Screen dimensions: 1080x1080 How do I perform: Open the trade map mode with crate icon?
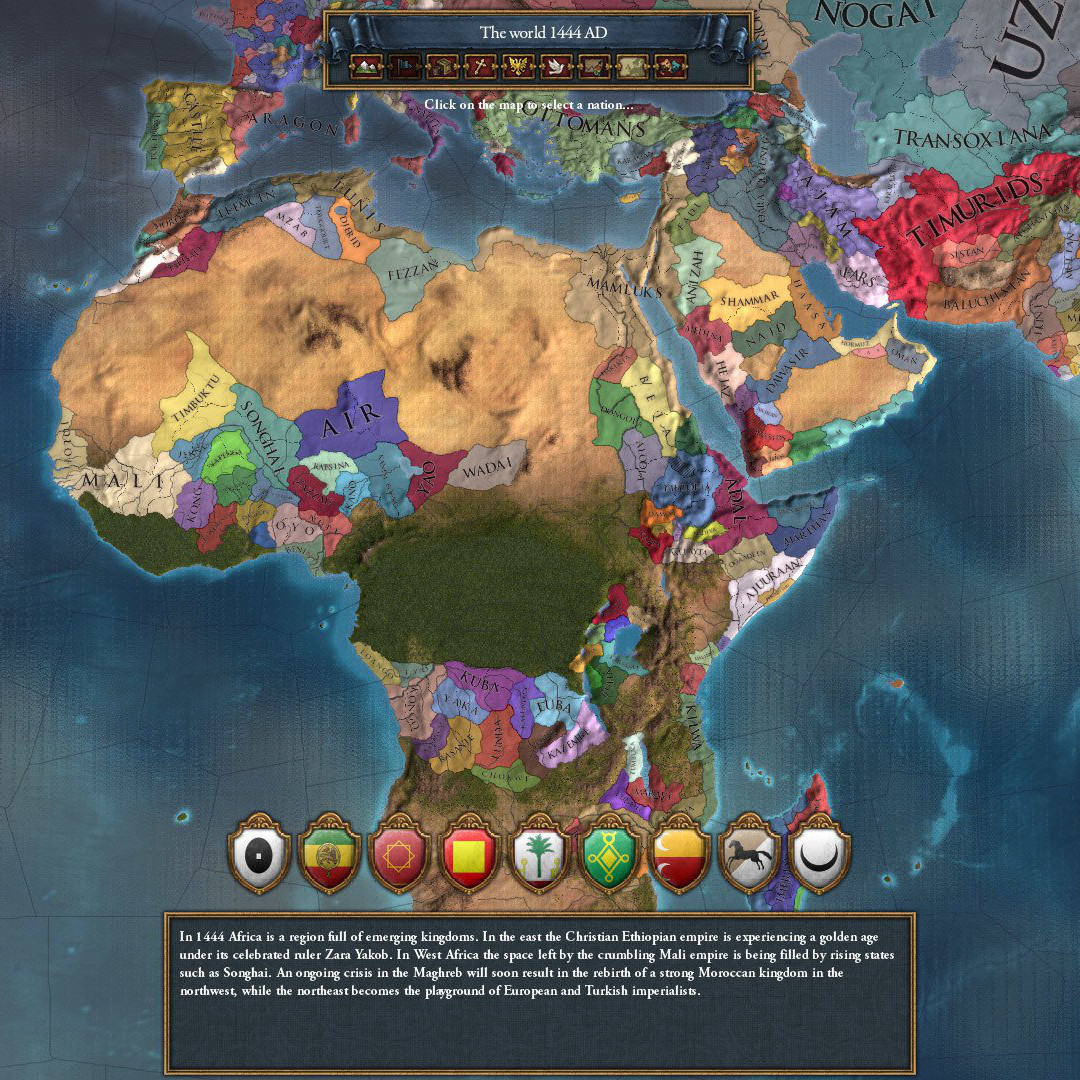pyautogui.click(x=441, y=67)
